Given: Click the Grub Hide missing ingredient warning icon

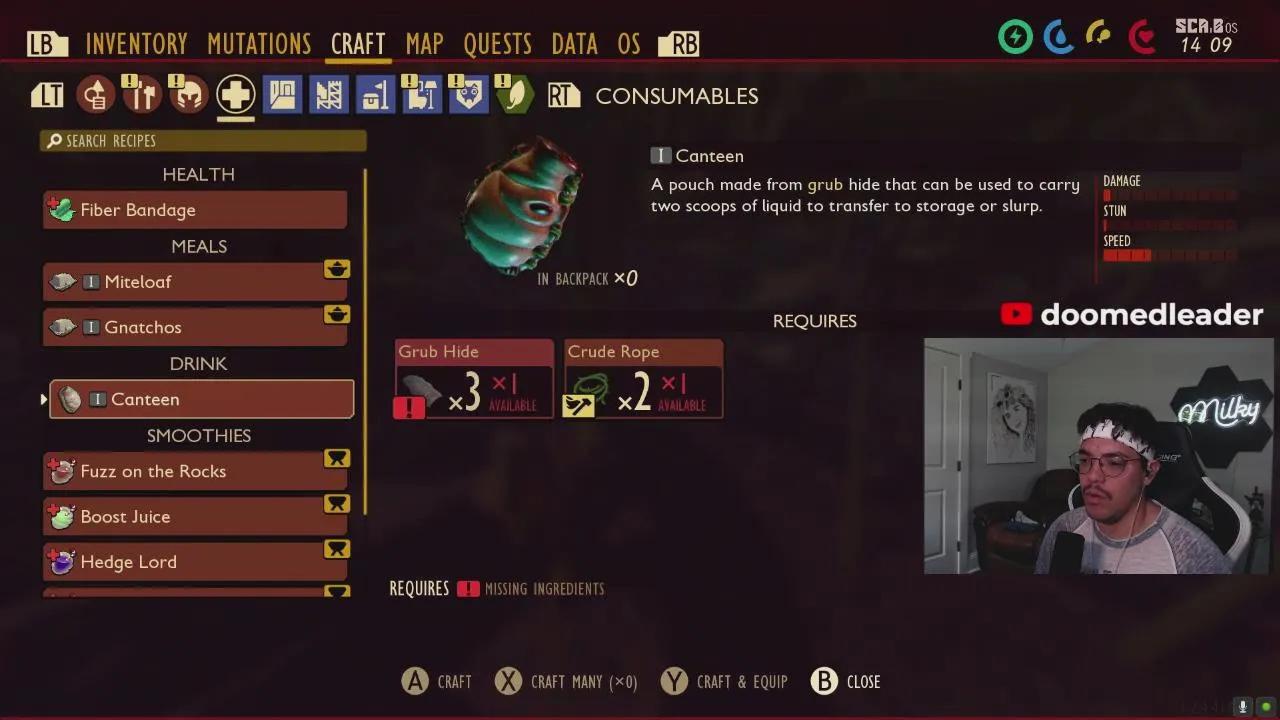Looking at the screenshot, I should 410,407.
